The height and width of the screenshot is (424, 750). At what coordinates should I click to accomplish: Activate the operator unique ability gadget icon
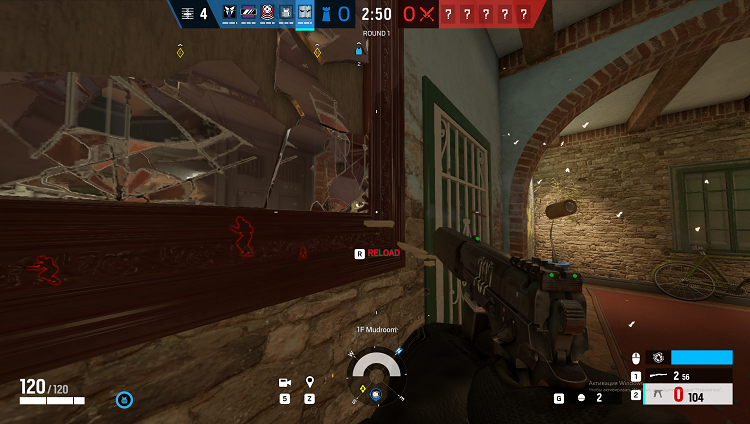[x=658, y=357]
